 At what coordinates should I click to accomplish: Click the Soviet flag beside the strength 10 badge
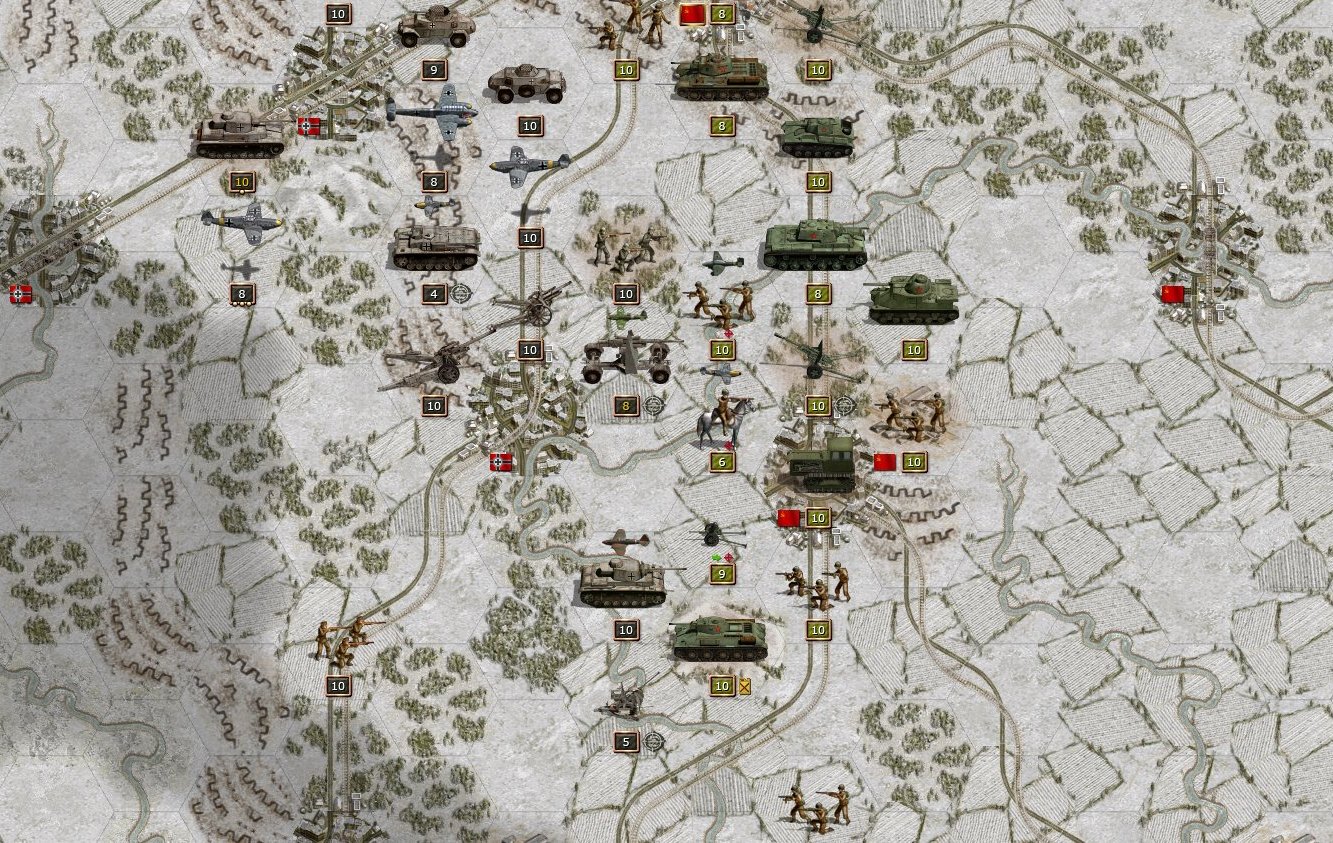pos(884,462)
